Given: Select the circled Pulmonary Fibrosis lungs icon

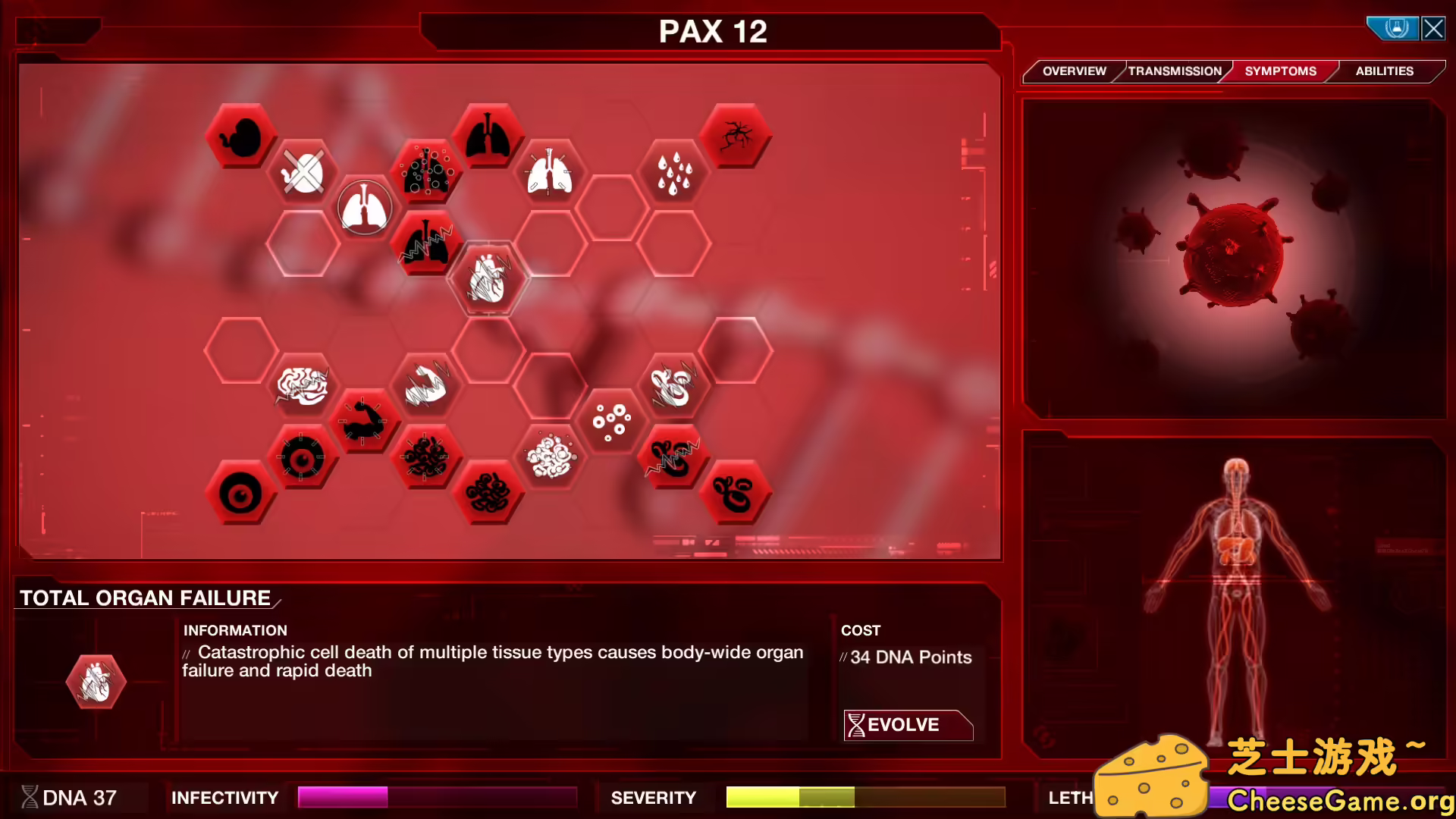Looking at the screenshot, I should click(x=365, y=205).
